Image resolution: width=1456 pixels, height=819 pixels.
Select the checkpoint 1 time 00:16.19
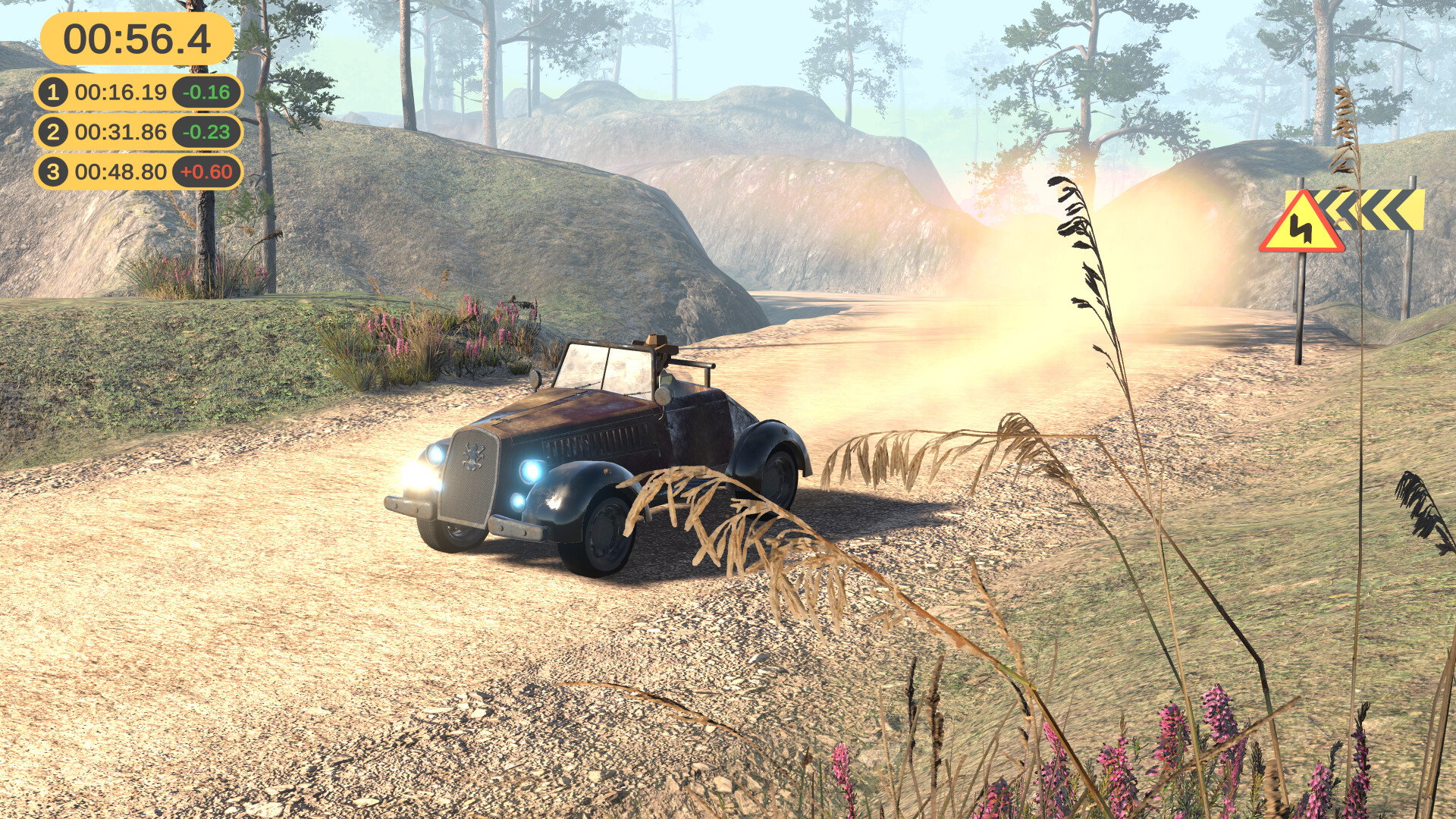click(x=121, y=91)
